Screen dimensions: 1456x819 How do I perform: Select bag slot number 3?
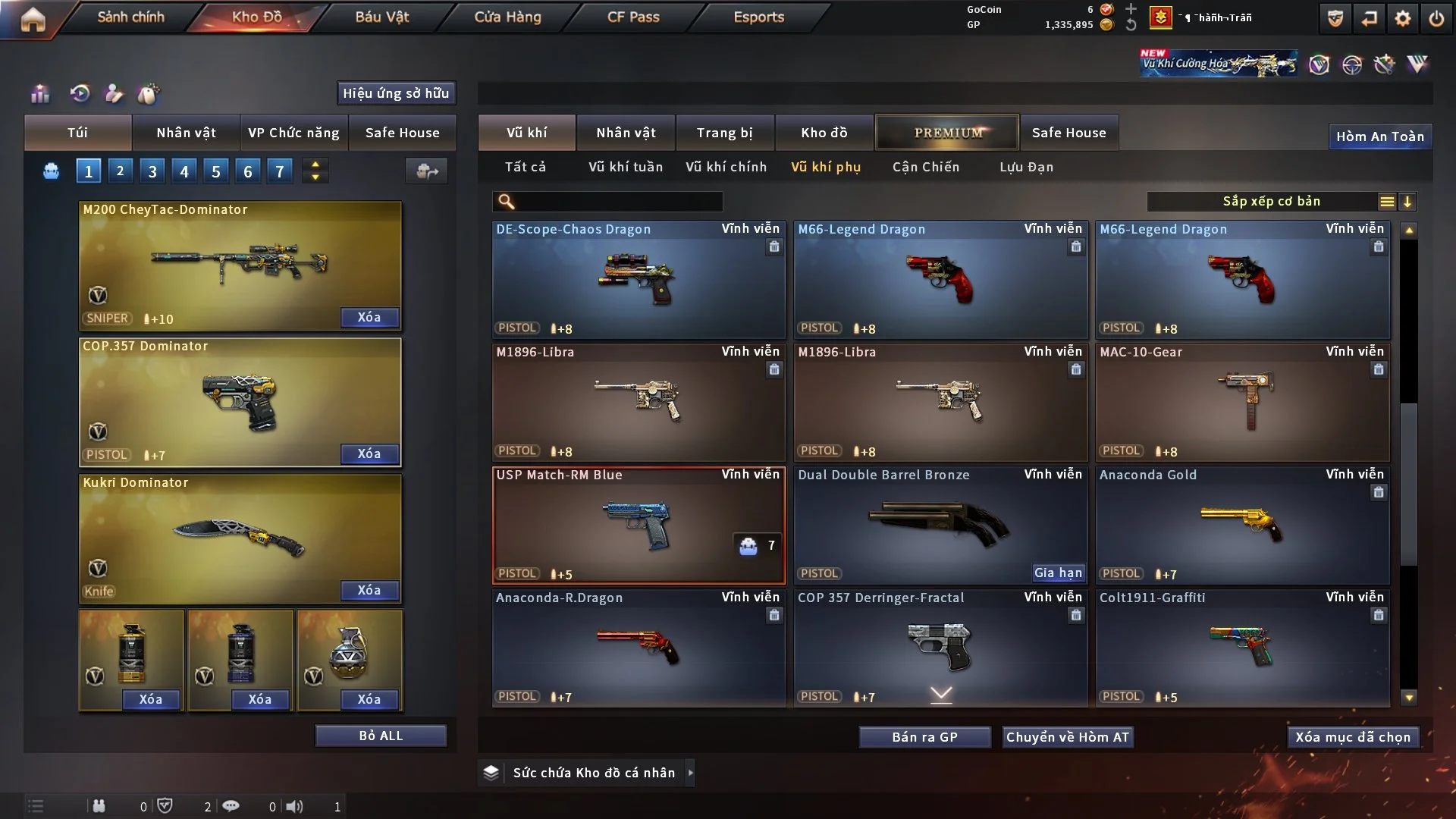[x=152, y=171]
